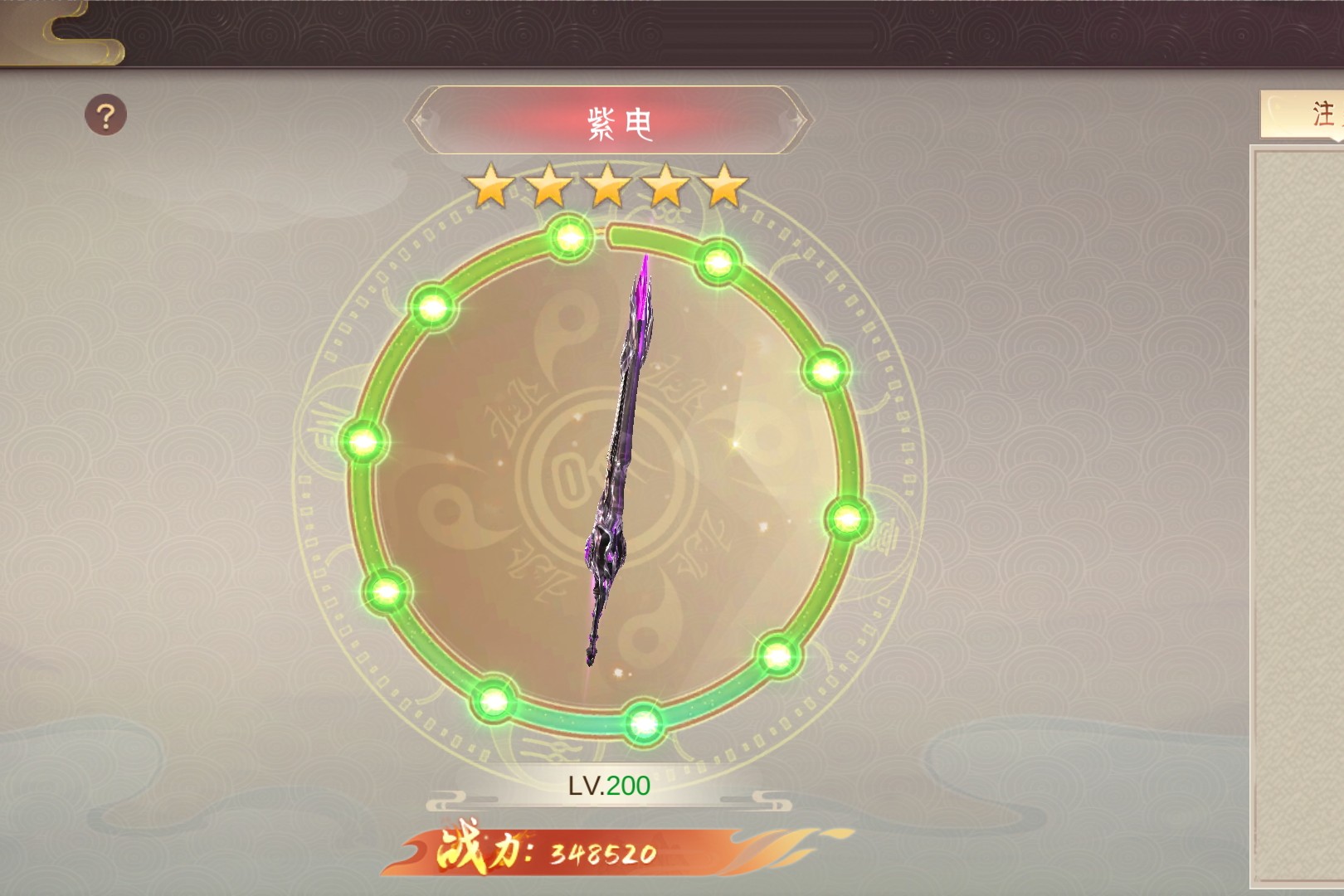The width and height of the screenshot is (1344, 896).
Task: Open the question mark help button
Action: tap(106, 115)
